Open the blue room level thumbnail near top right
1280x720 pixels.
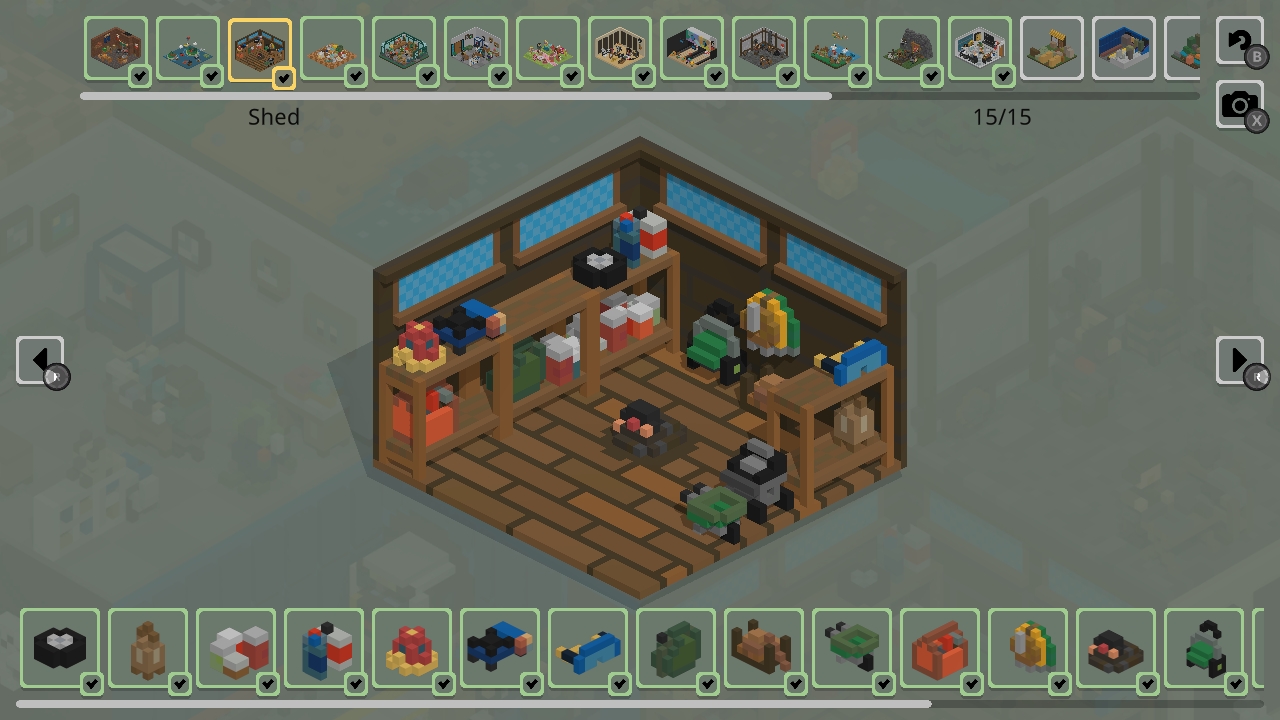click(1123, 46)
